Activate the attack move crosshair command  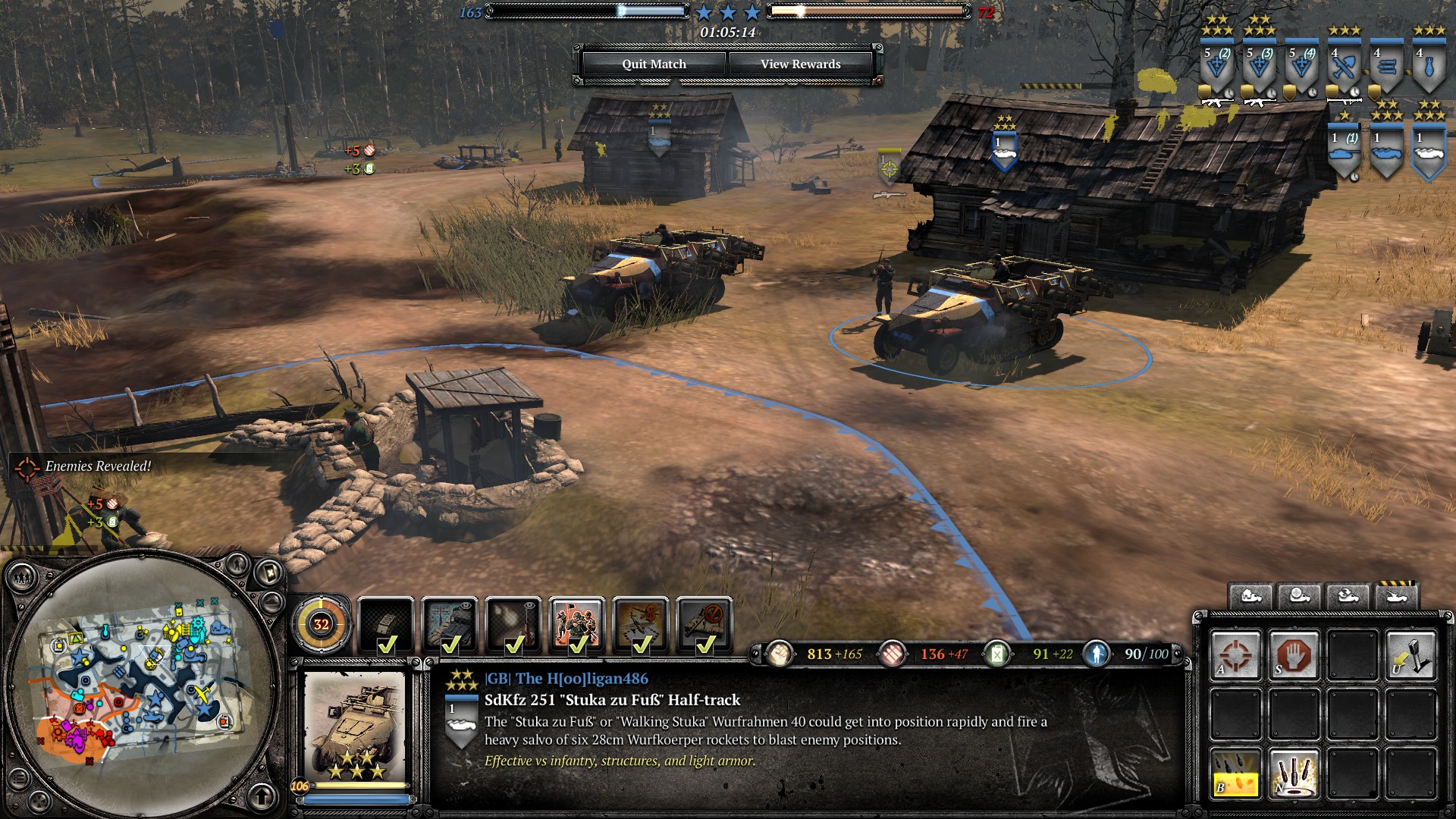tap(1235, 654)
